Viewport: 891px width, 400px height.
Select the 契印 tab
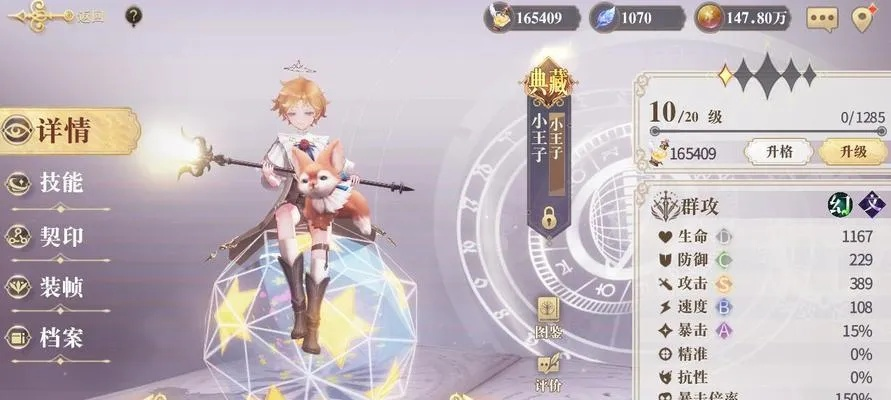[x=58, y=236]
